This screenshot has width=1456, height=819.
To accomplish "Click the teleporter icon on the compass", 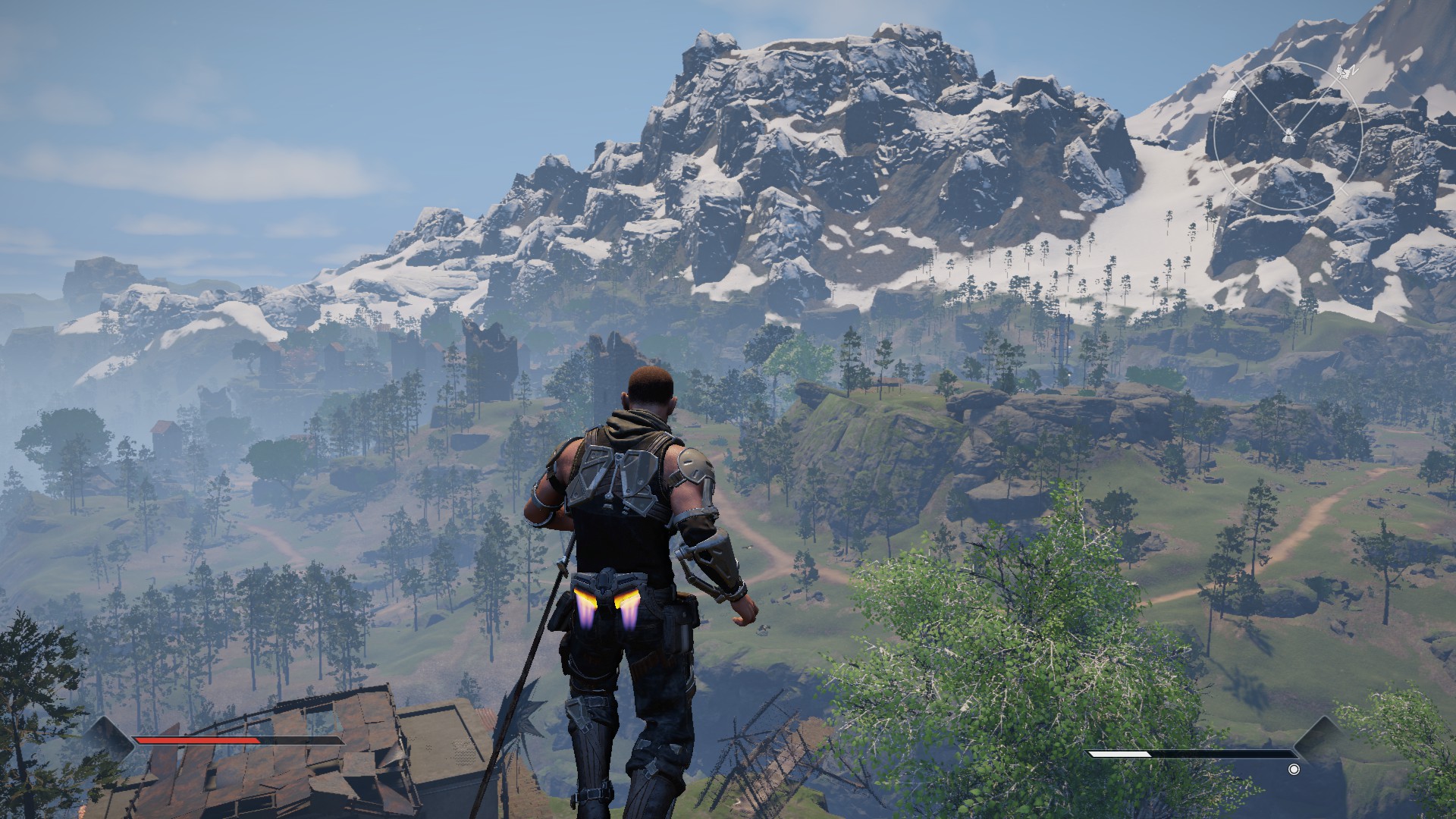I will coord(1344,72).
